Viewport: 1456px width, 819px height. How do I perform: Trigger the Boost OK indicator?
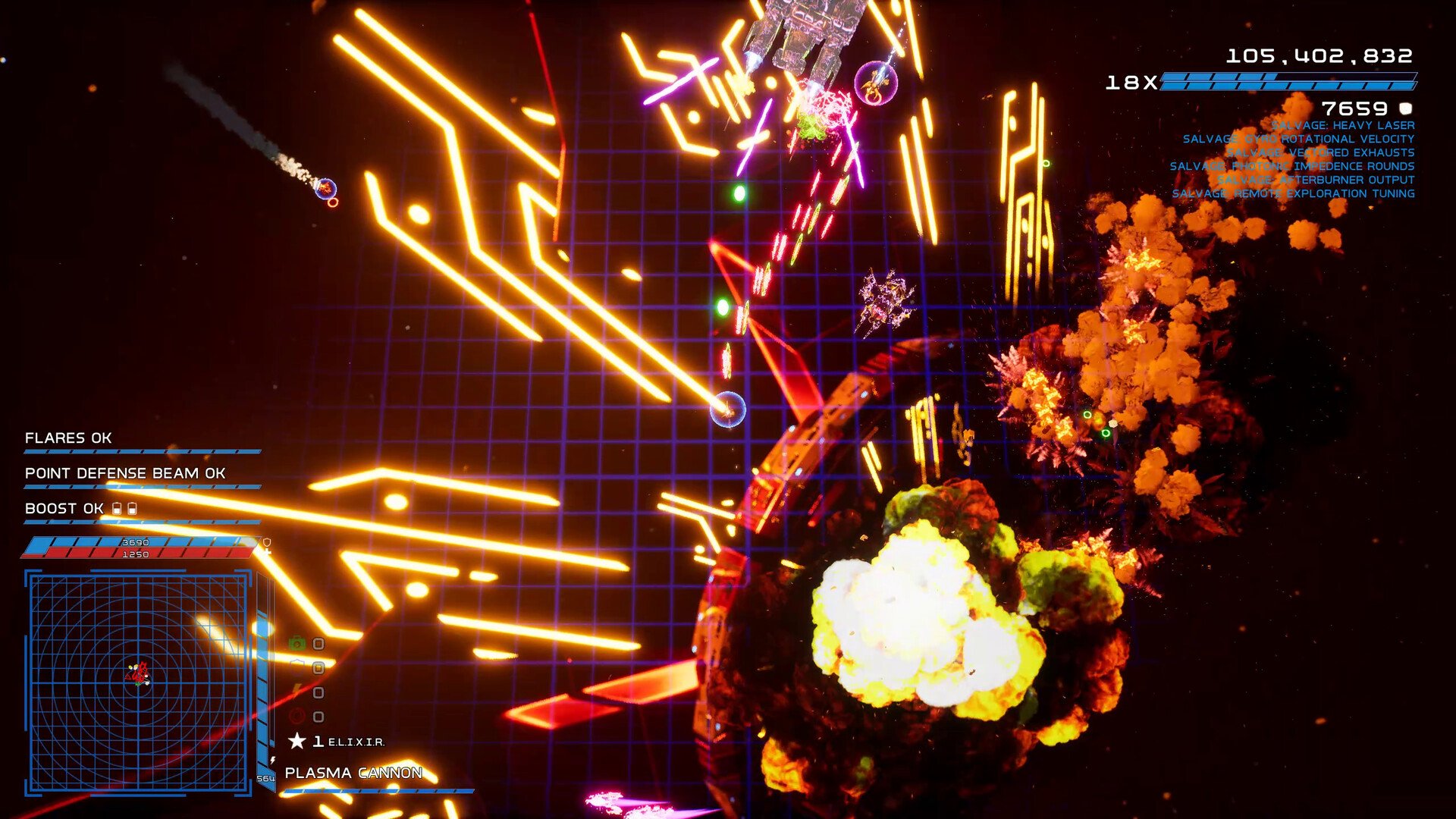pyautogui.click(x=64, y=509)
